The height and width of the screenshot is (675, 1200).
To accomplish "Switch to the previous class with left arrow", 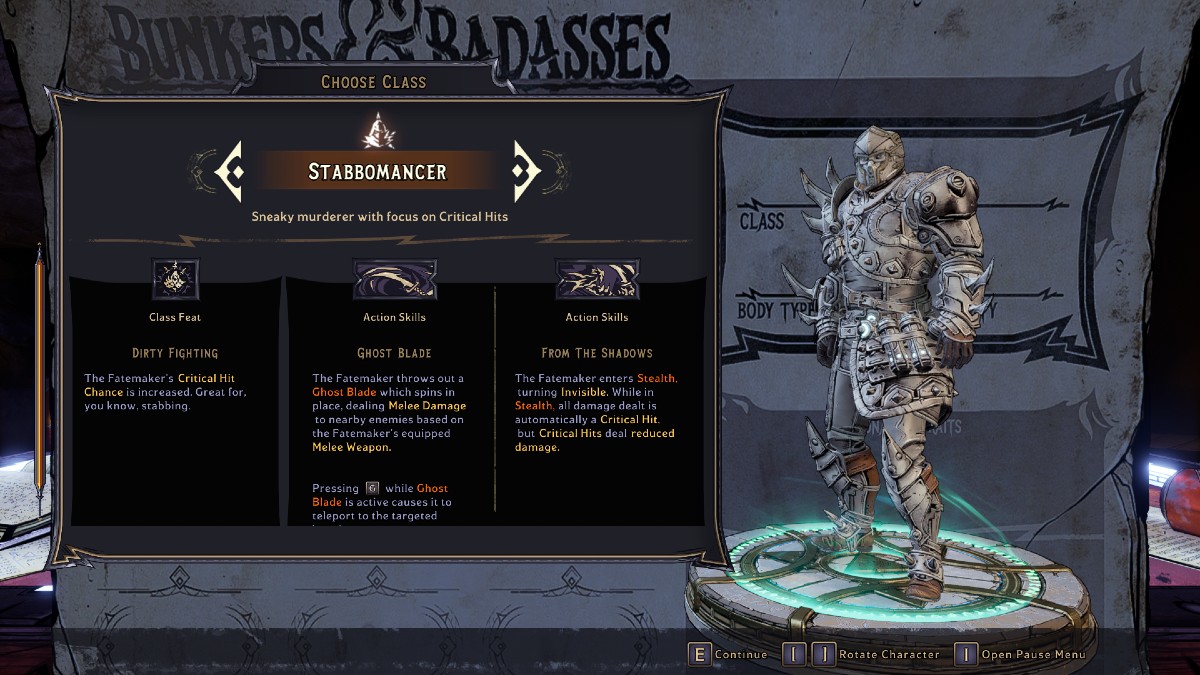I will (x=229, y=171).
